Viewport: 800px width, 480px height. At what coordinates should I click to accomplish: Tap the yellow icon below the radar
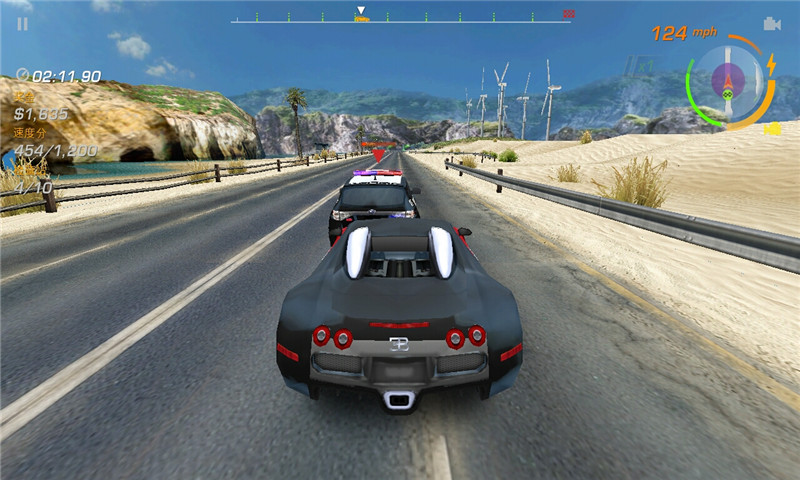coord(771,129)
